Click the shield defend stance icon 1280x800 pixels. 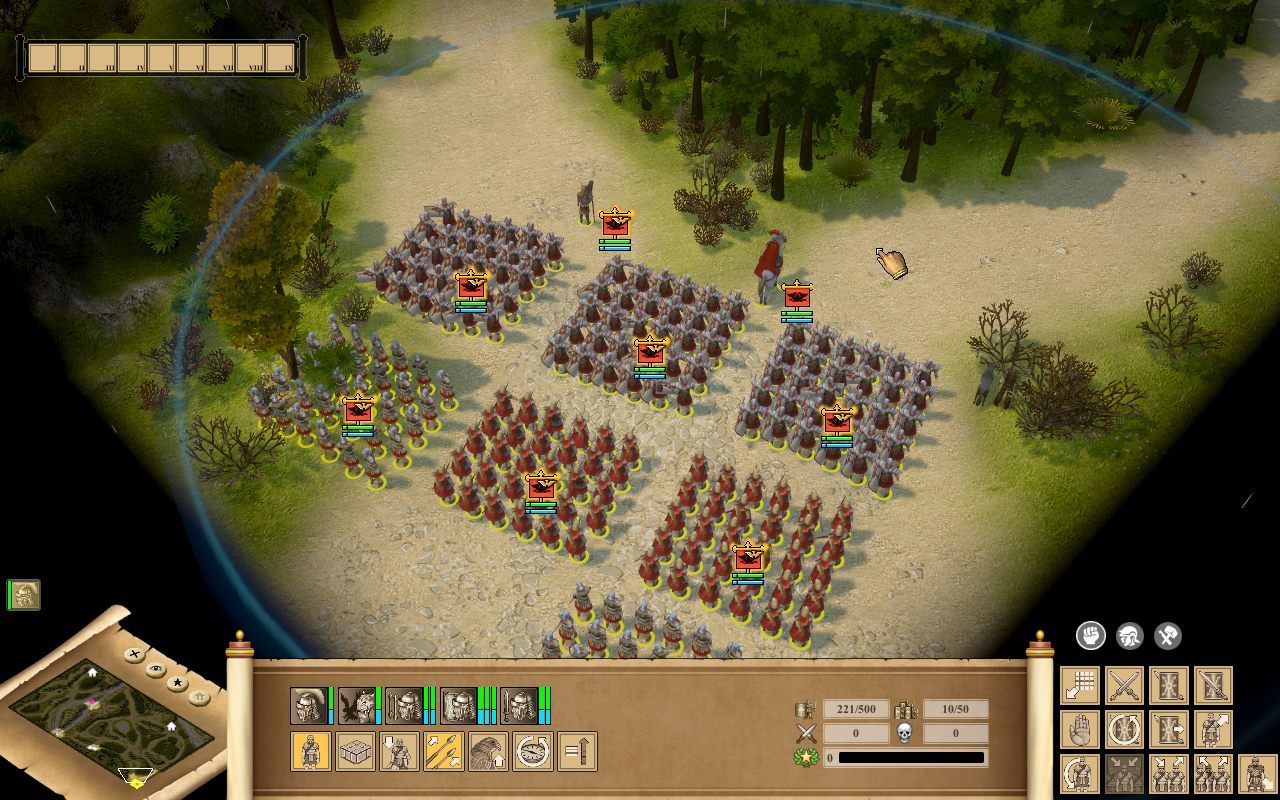(1170, 685)
